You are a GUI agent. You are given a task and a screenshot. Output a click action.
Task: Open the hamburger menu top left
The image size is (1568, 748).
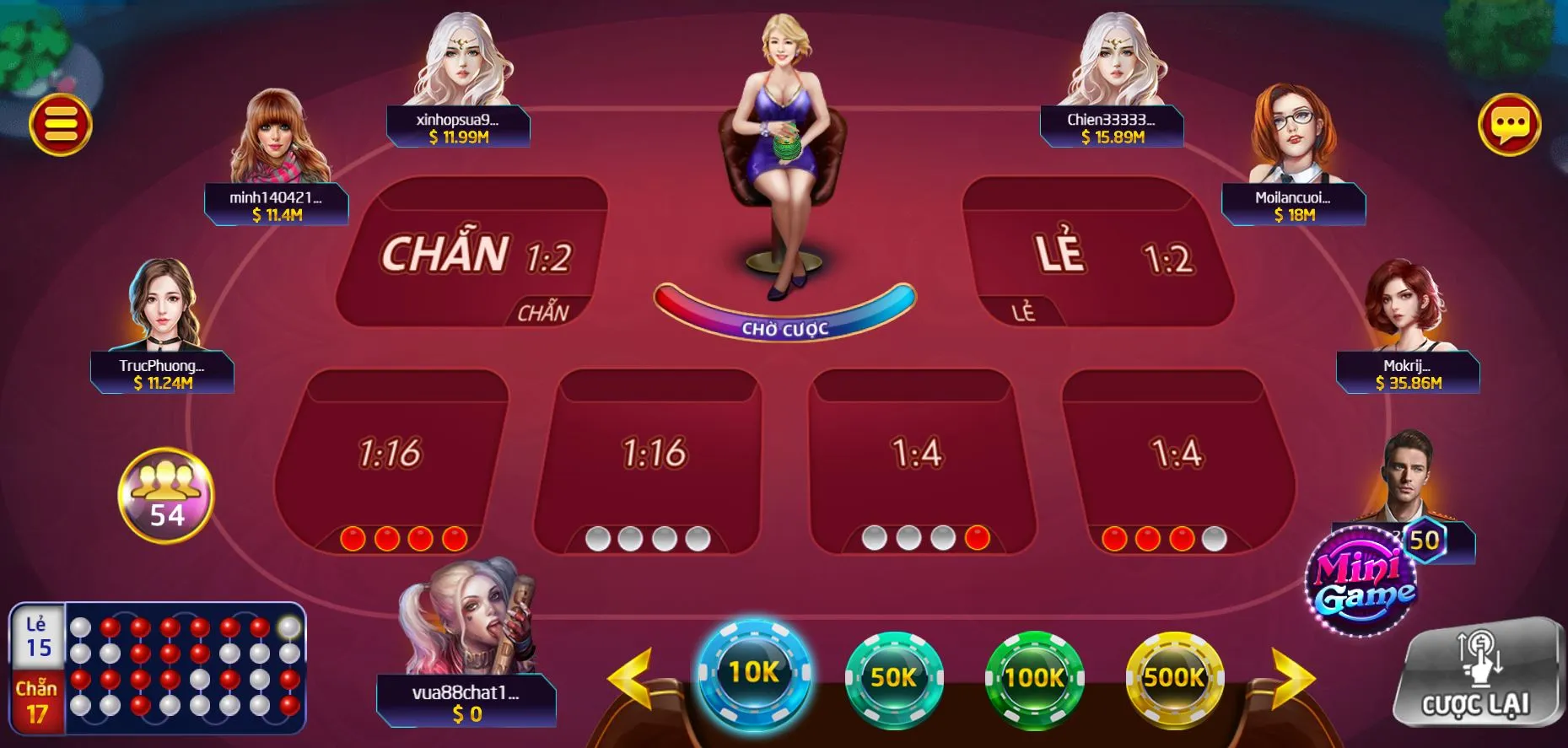pyautogui.click(x=63, y=123)
